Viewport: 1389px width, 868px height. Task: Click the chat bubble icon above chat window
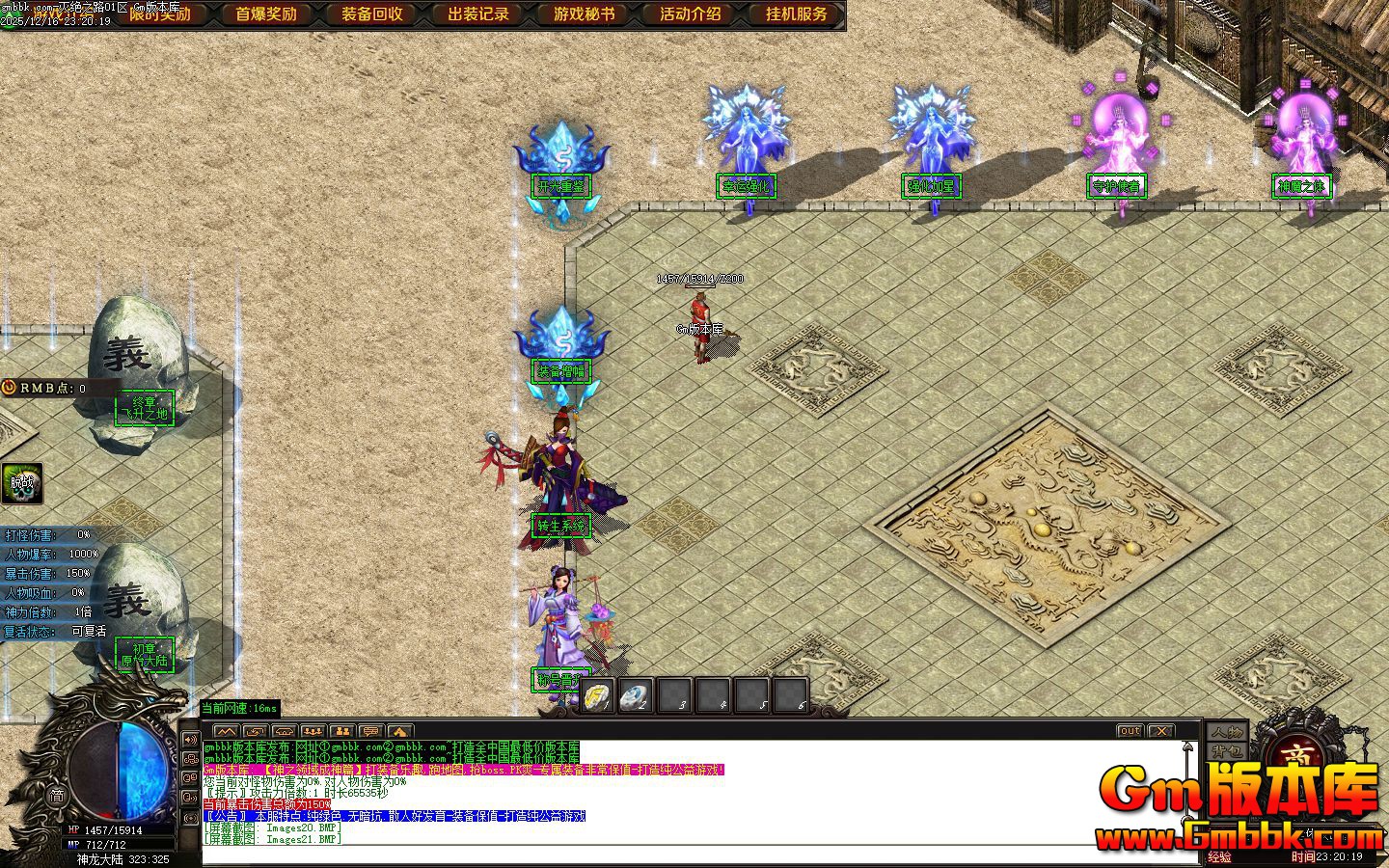tap(371, 731)
